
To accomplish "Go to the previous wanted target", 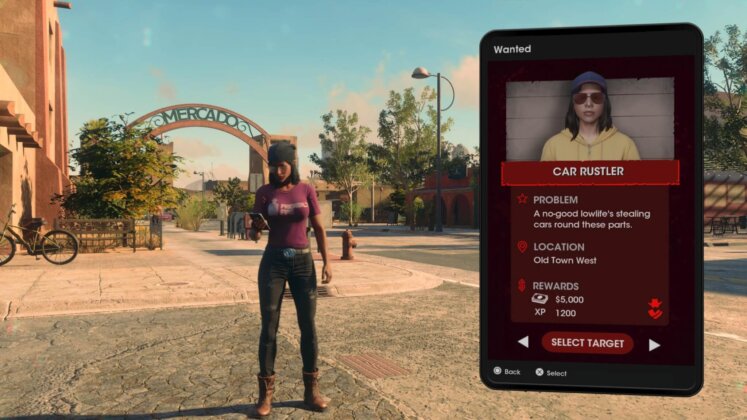I will tap(523, 343).
